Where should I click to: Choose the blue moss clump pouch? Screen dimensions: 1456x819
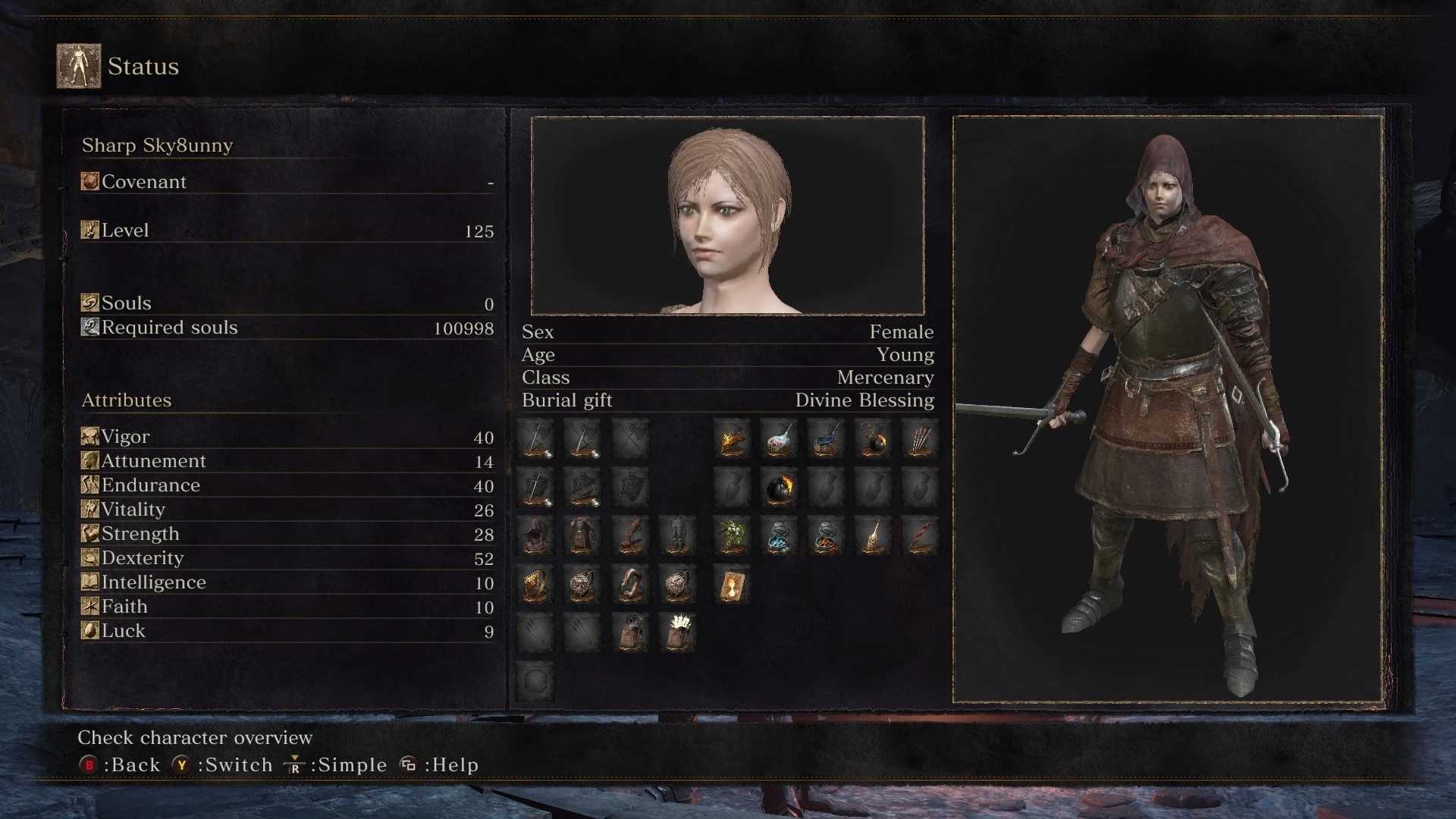point(779,536)
